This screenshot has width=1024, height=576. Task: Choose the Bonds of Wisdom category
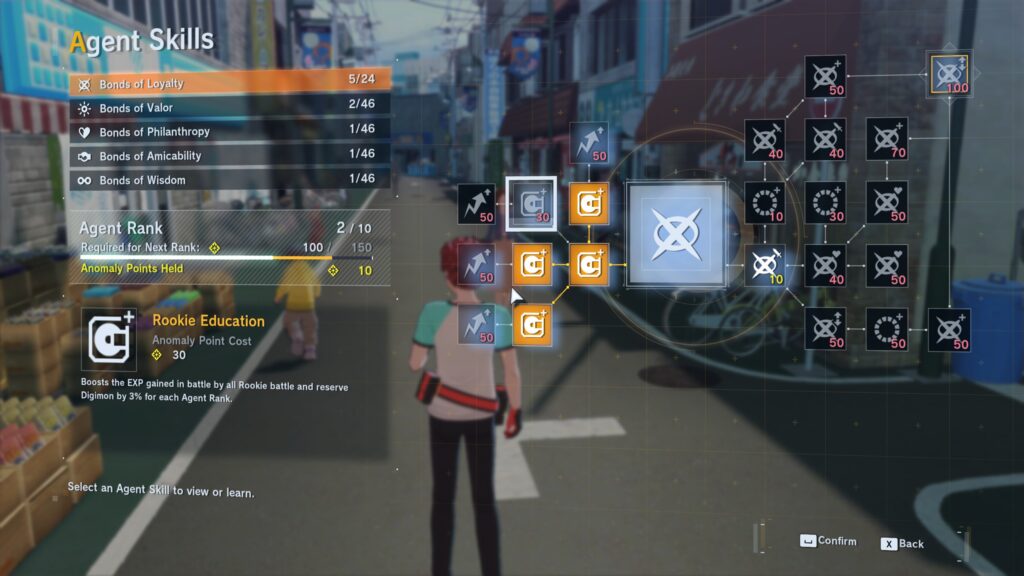pos(228,180)
